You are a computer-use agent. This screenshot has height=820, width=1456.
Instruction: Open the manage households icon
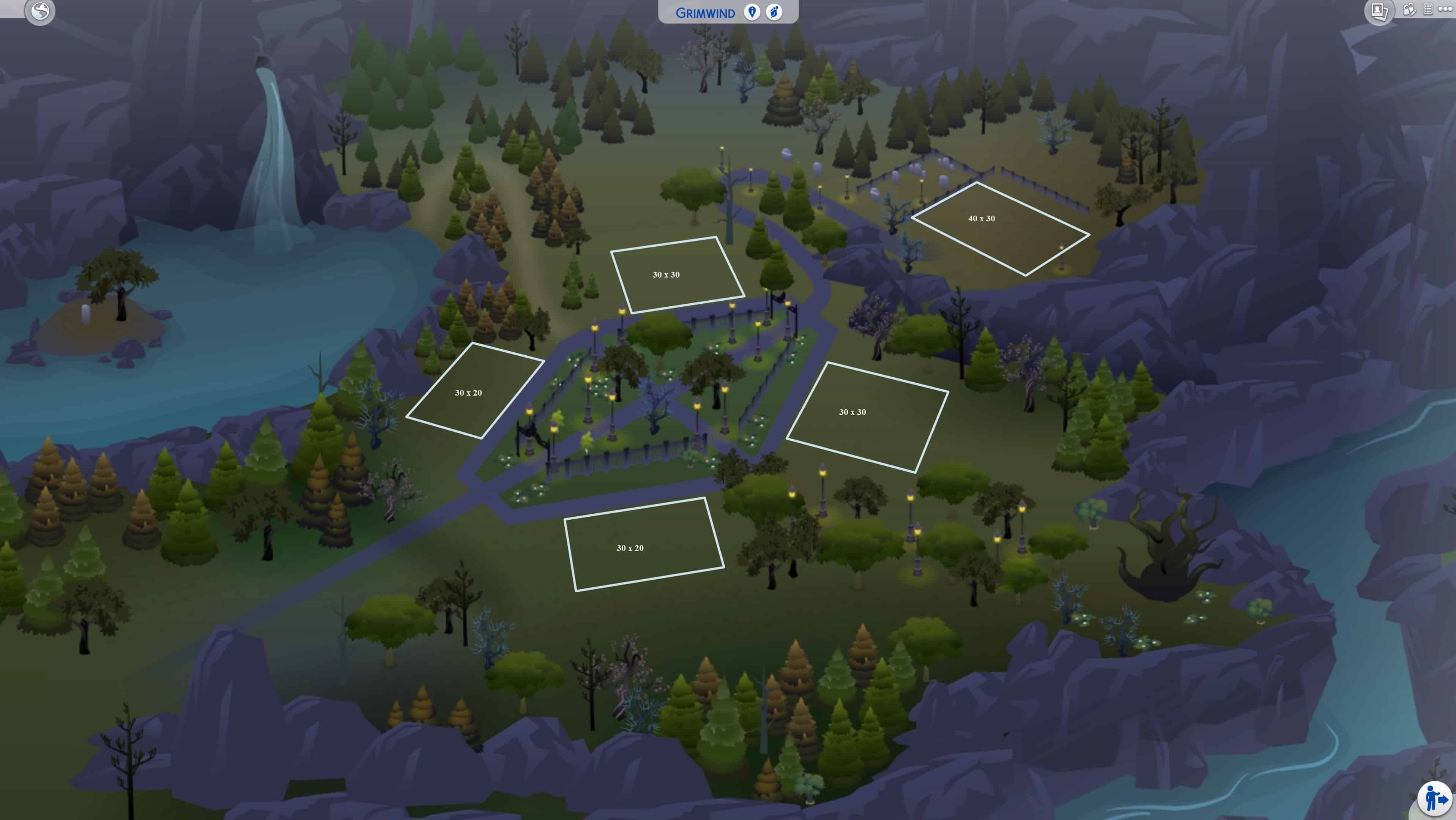pos(1409,9)
